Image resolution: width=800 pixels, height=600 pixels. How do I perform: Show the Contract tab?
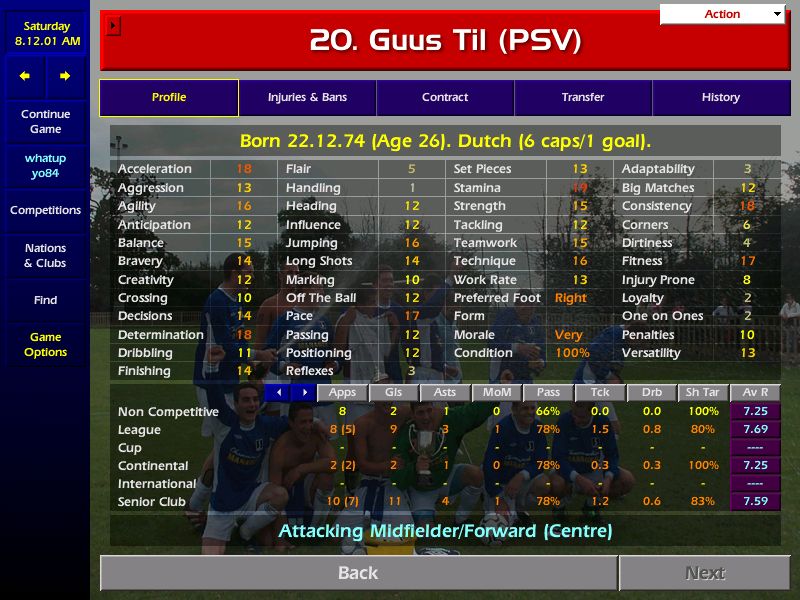click(445, 98)
